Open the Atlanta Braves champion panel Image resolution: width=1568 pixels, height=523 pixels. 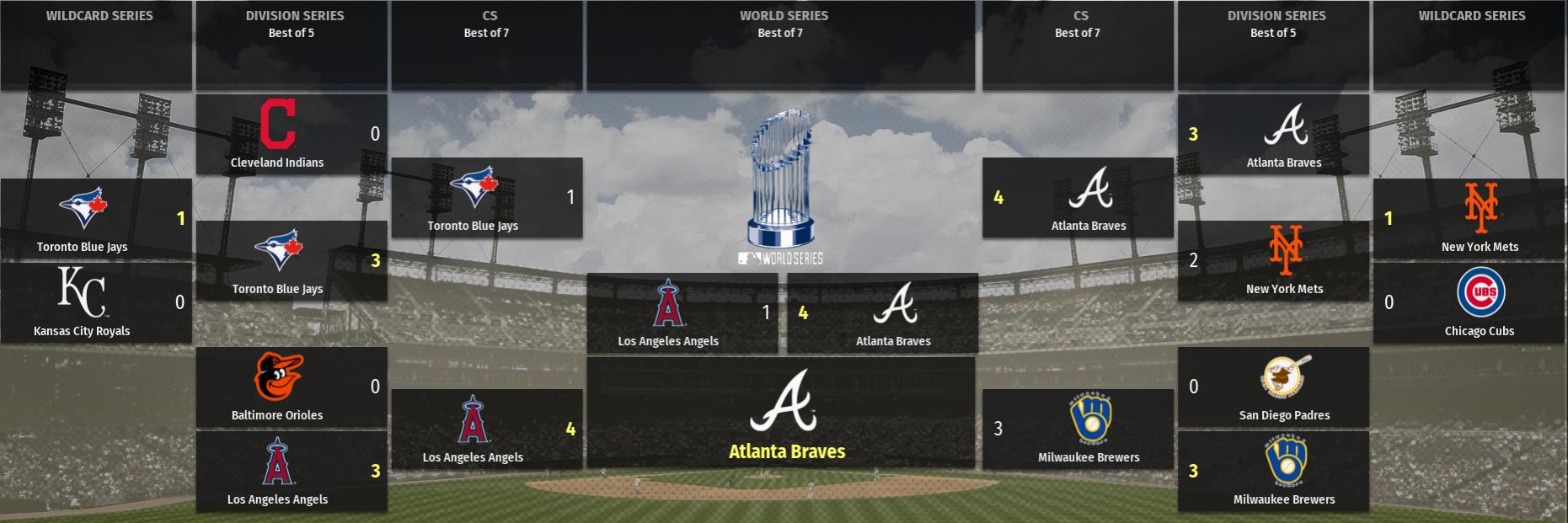coord(781,413)
